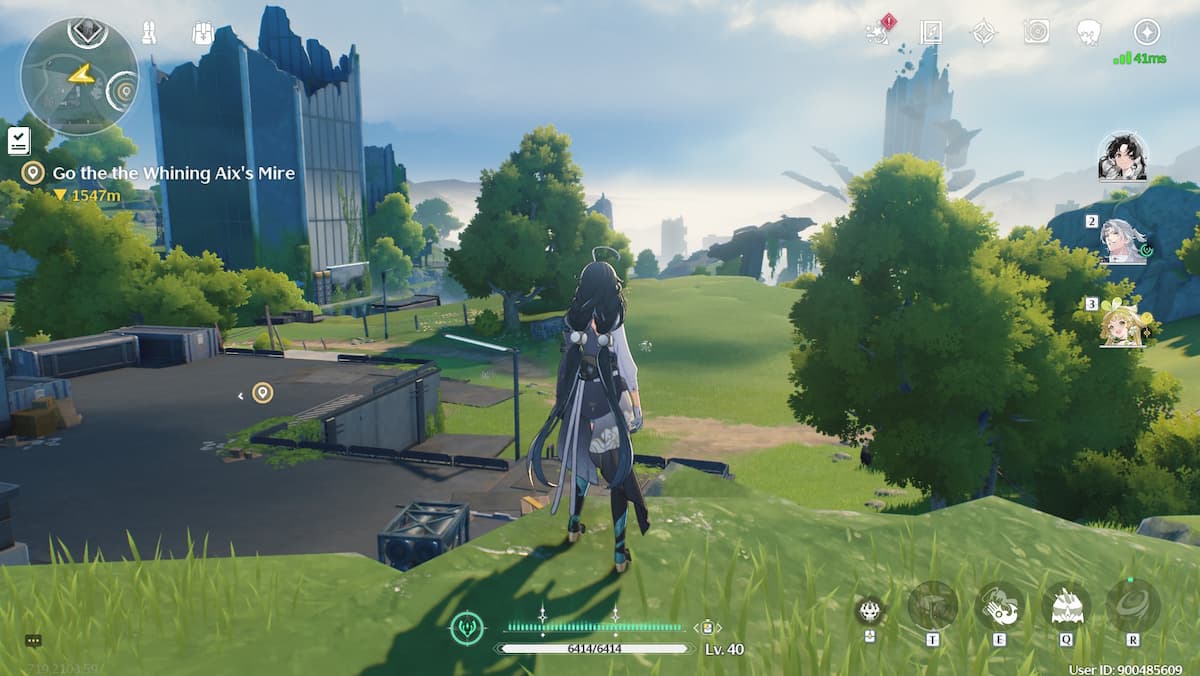Activate the Echo skill beast icon

(1066, 606)
